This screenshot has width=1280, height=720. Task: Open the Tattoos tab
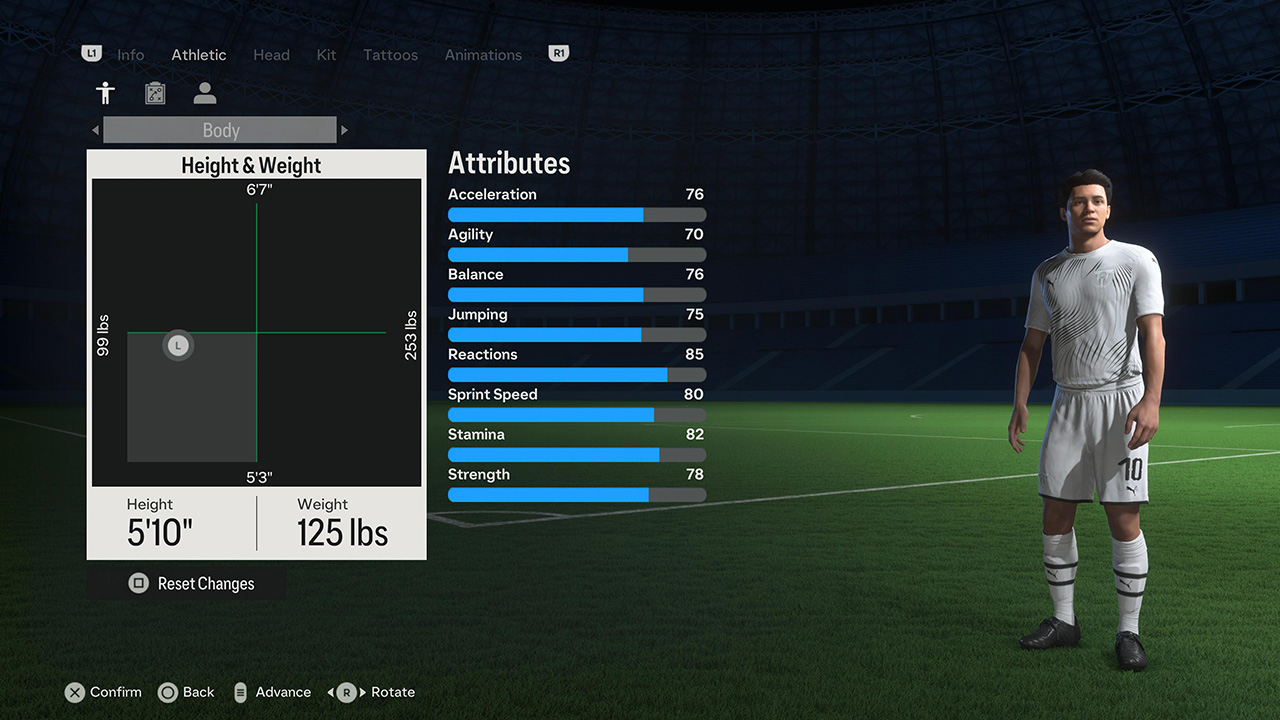[390, 55]
